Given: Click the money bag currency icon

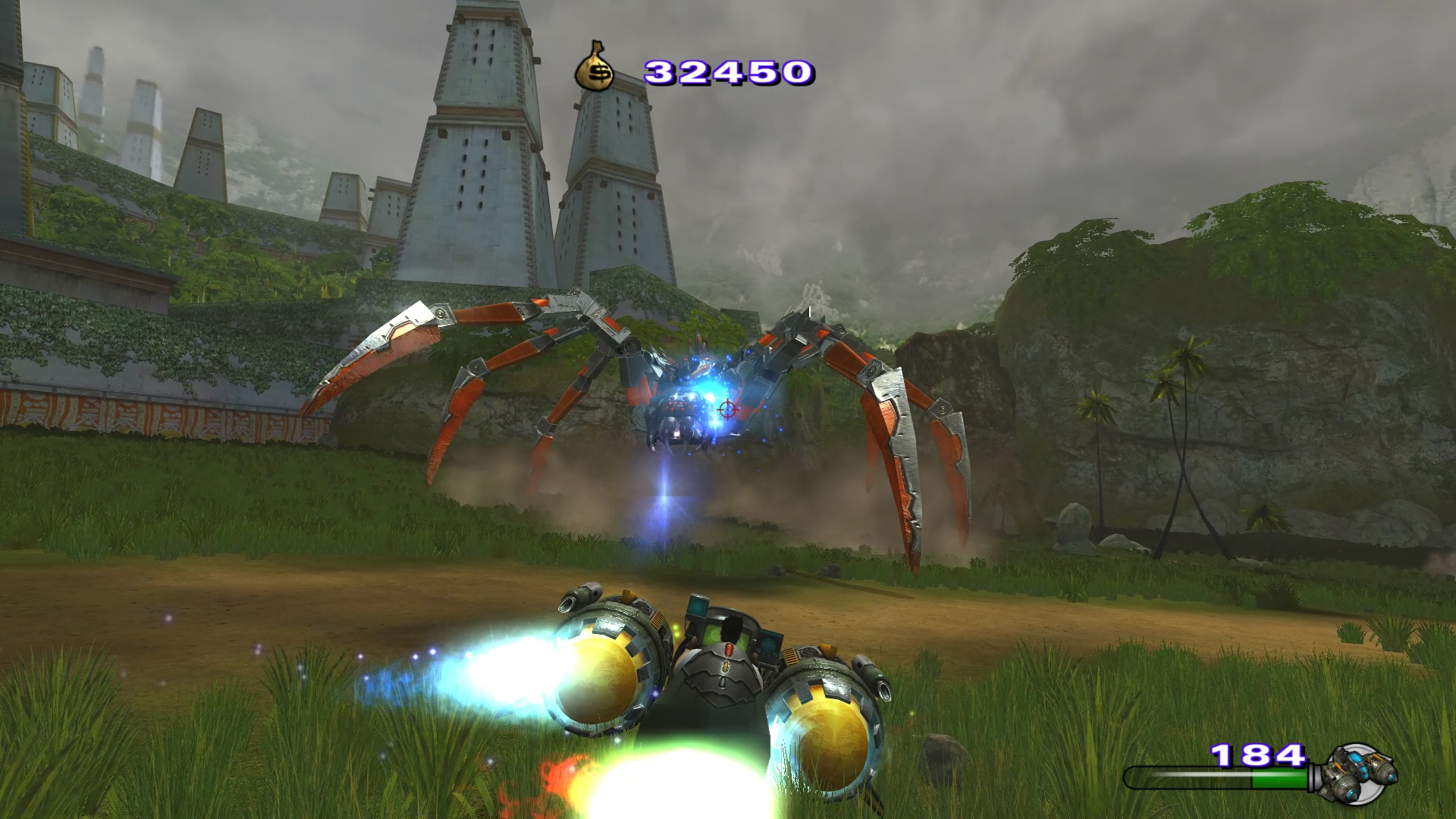Looking at the screenshot, I should click(x=596, y=68).
